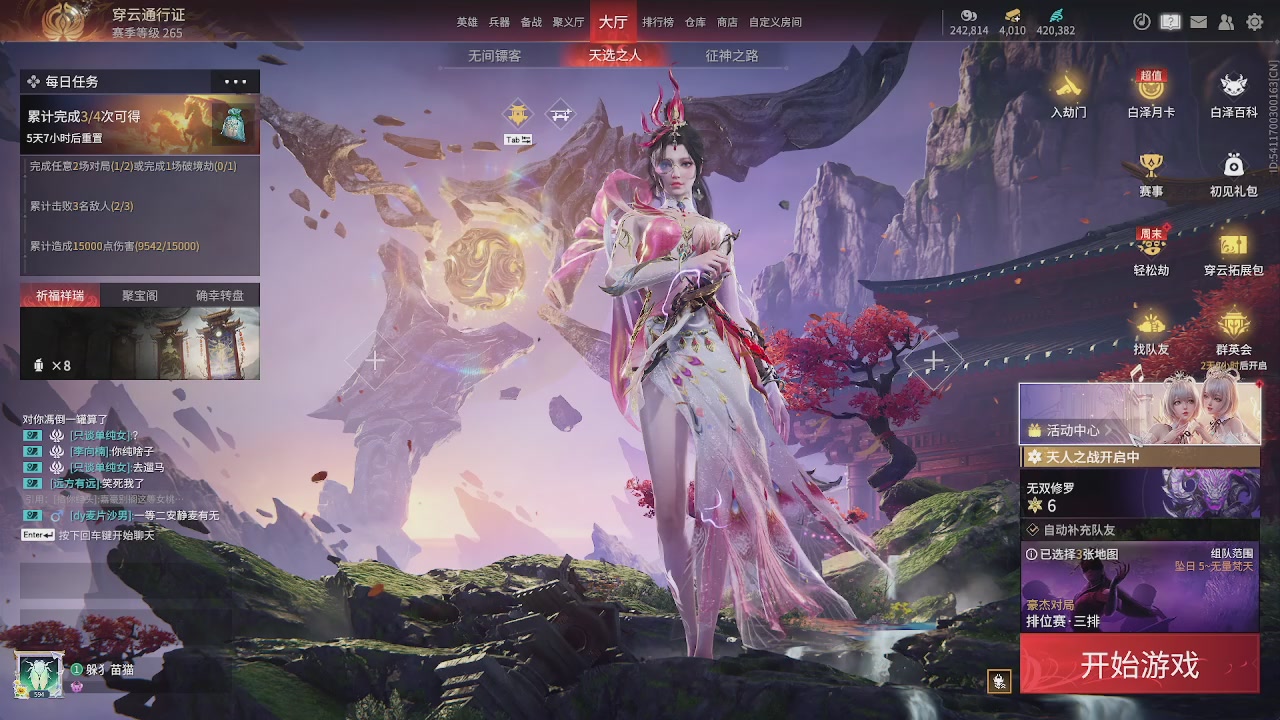Open the 白泽月卡 monthly card
Screen dimensions: 1280x720
[x=1151, y=93]
